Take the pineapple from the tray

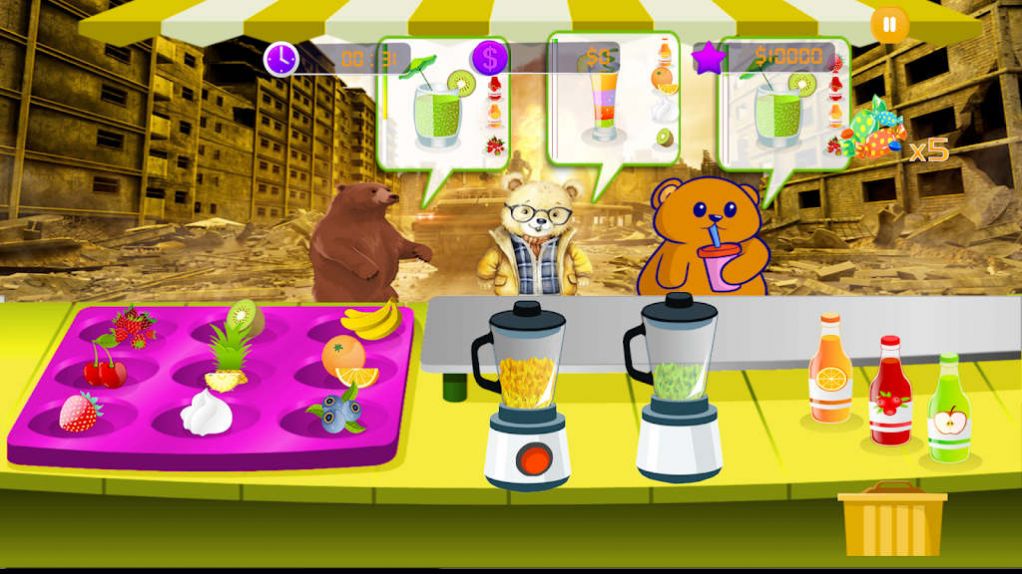point(228,358)
